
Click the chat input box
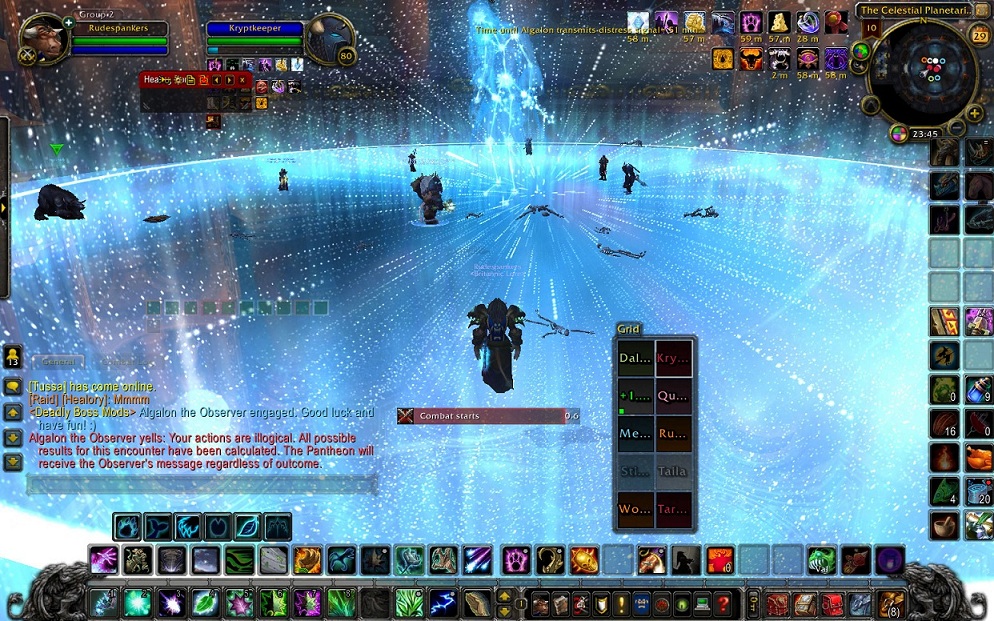coord(200,485)
